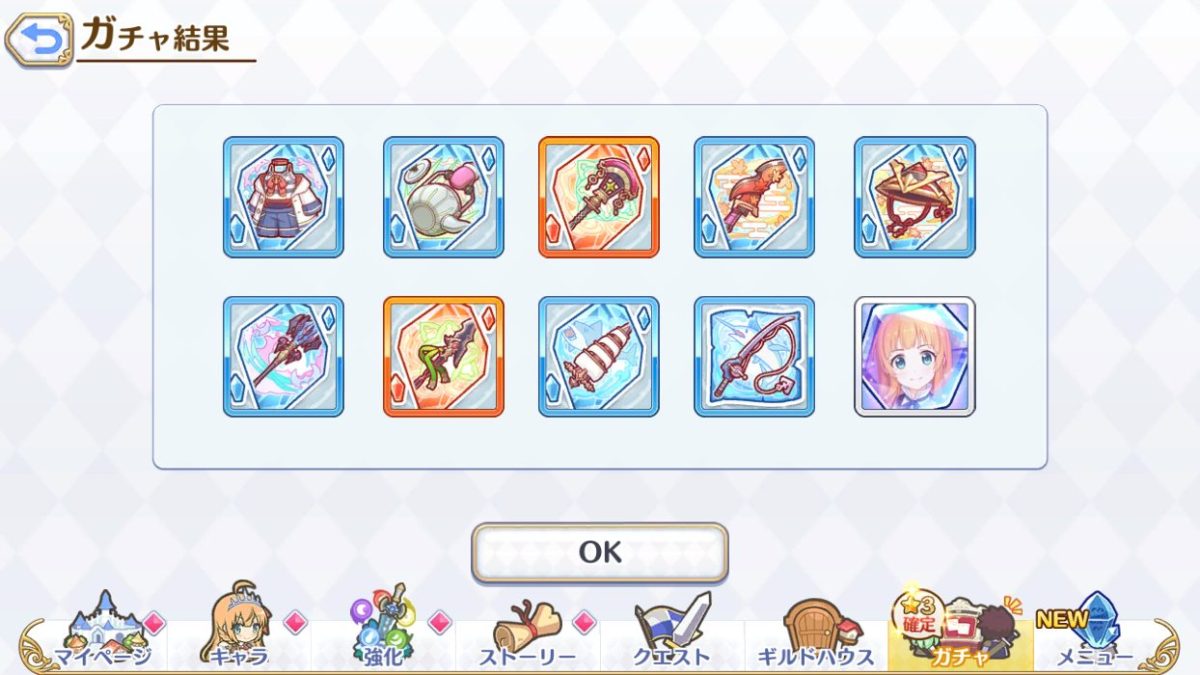Image resolution: width=1200 pixels, height=675 pixels.
Task: Pick the samurai helmet item result
Action: 914,197
